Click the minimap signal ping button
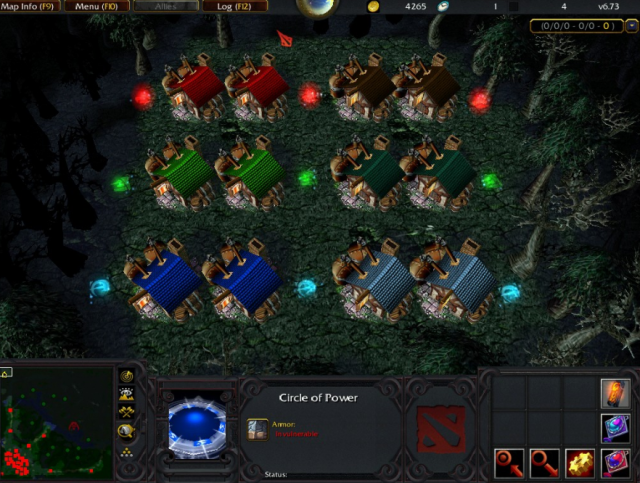640x483 pixels. click(128, 376)
